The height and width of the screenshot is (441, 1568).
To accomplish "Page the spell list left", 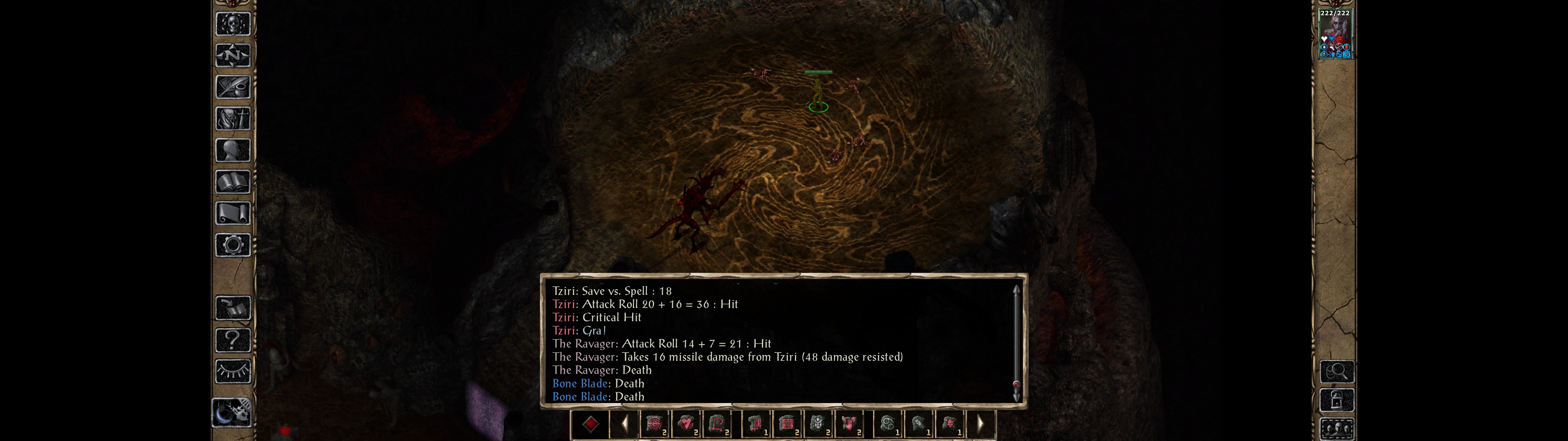I will click(x=624, y=424).
